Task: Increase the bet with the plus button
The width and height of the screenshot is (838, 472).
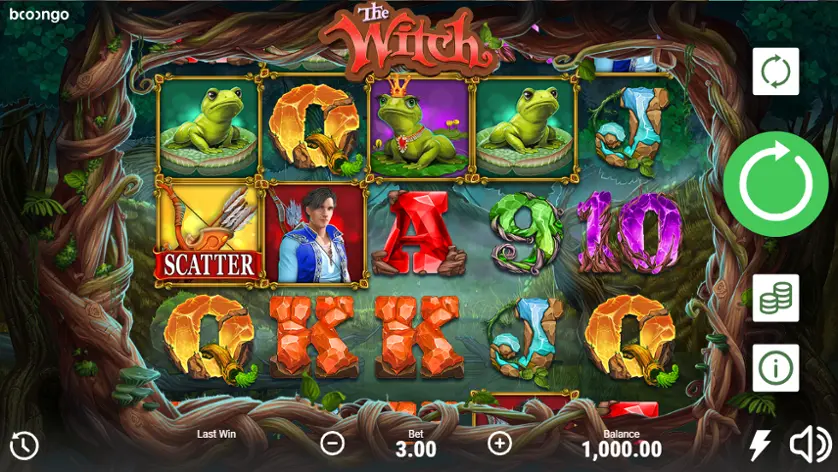Action: point(499,443)
